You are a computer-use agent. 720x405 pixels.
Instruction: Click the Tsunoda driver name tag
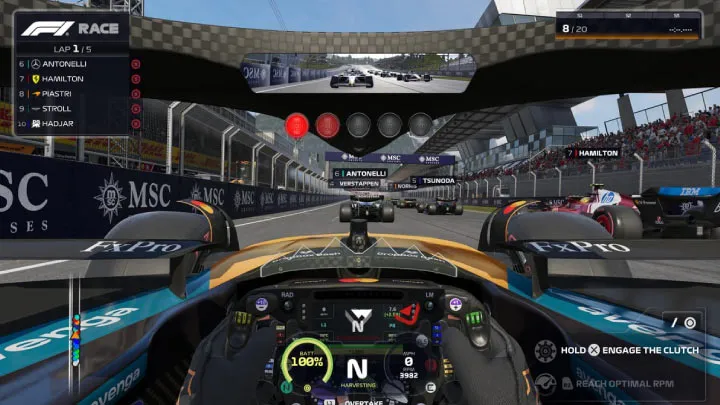click(433, 181)
